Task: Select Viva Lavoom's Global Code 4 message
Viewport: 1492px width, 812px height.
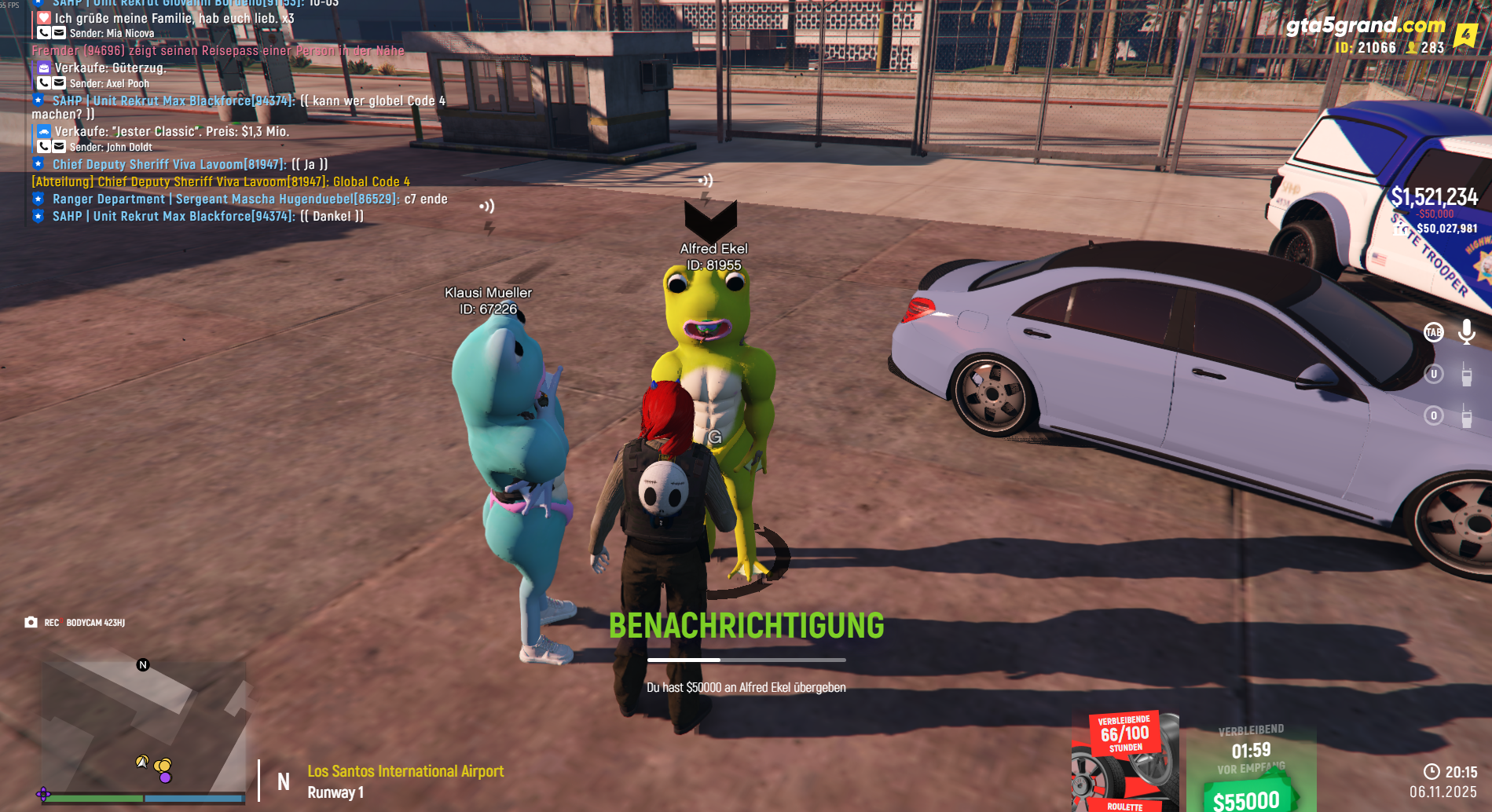Action: click(221, 182)
